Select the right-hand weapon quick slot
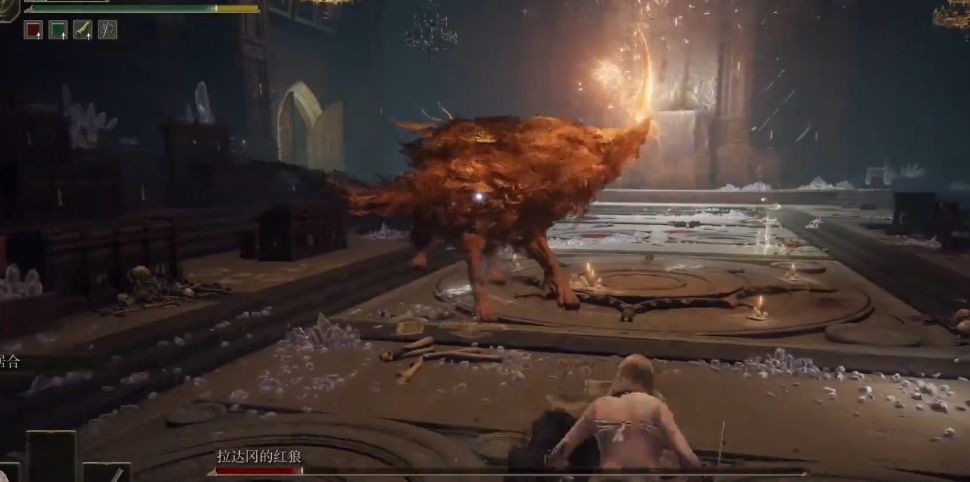Screen dimensions: 970x482 pyautogui.click(x=106, y=472)
